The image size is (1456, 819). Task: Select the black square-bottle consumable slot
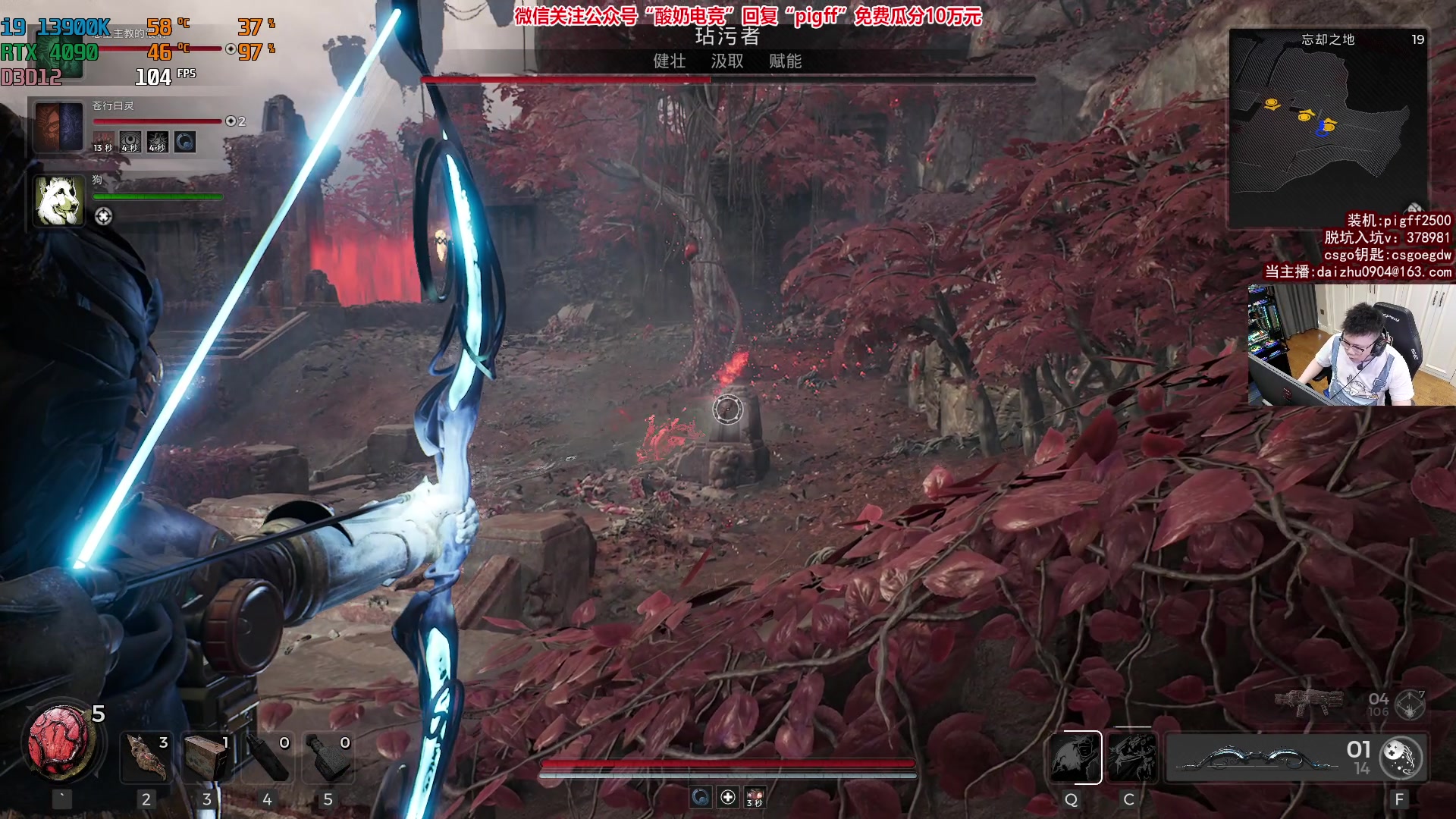(328, 756)
